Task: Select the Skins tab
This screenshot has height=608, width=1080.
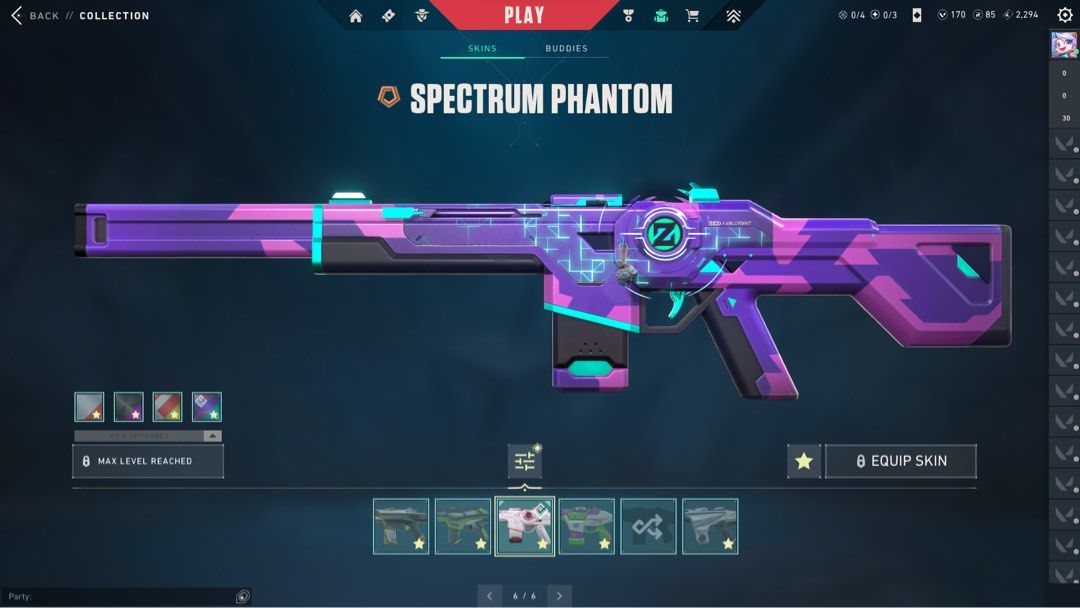Action: (x=482, y=48)
